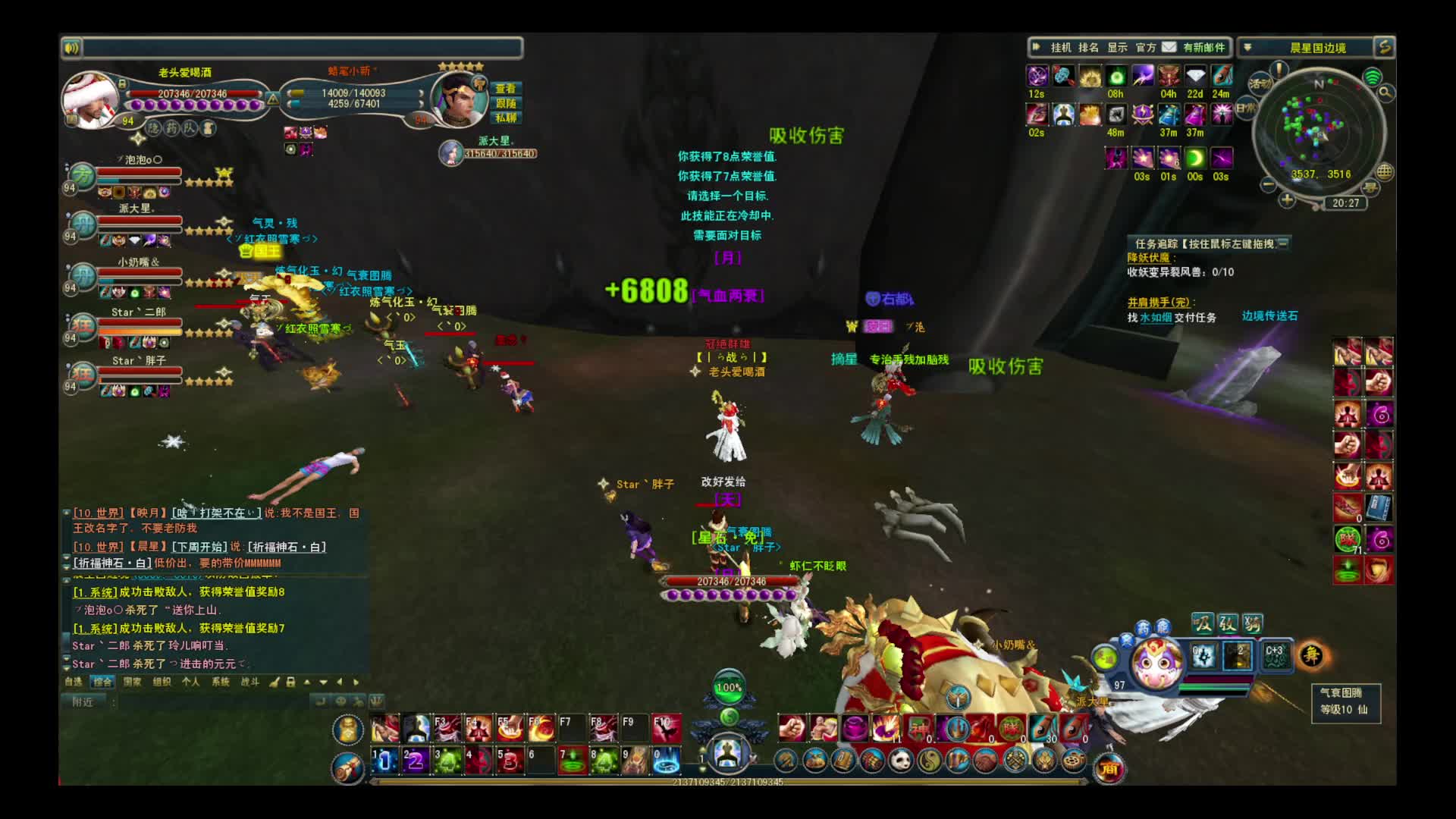
Task: Click the 查看 button on target frame
Action: coord(506,89)
